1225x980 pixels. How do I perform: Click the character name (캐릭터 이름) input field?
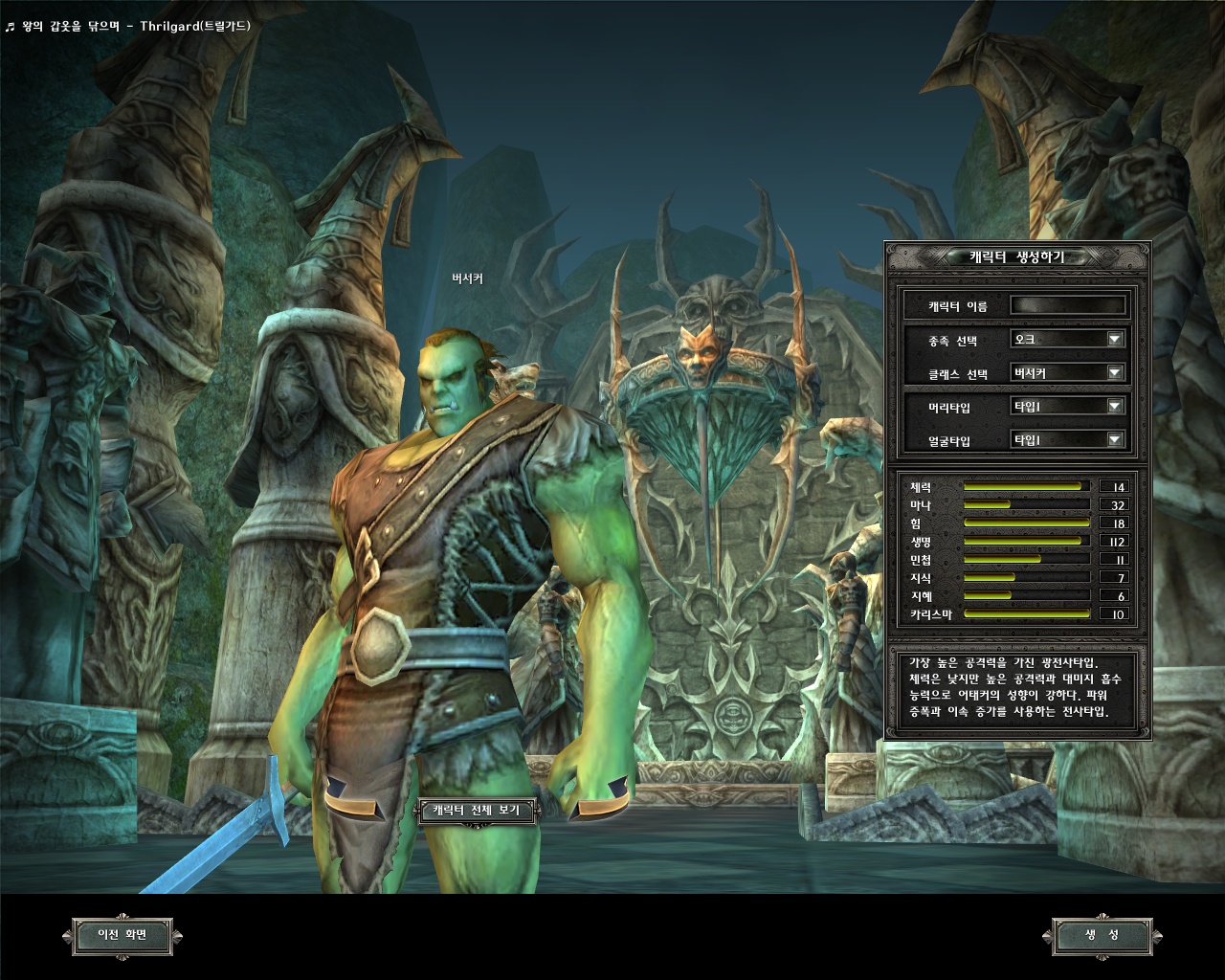(x=1068, y=306)
